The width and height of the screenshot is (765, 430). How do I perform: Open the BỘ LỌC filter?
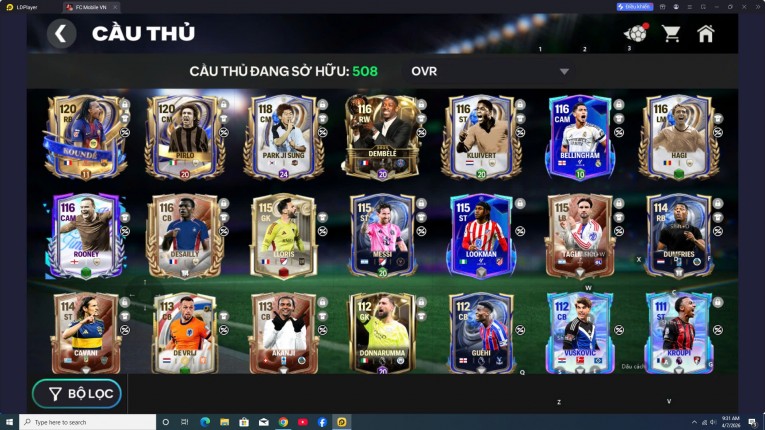77,394
